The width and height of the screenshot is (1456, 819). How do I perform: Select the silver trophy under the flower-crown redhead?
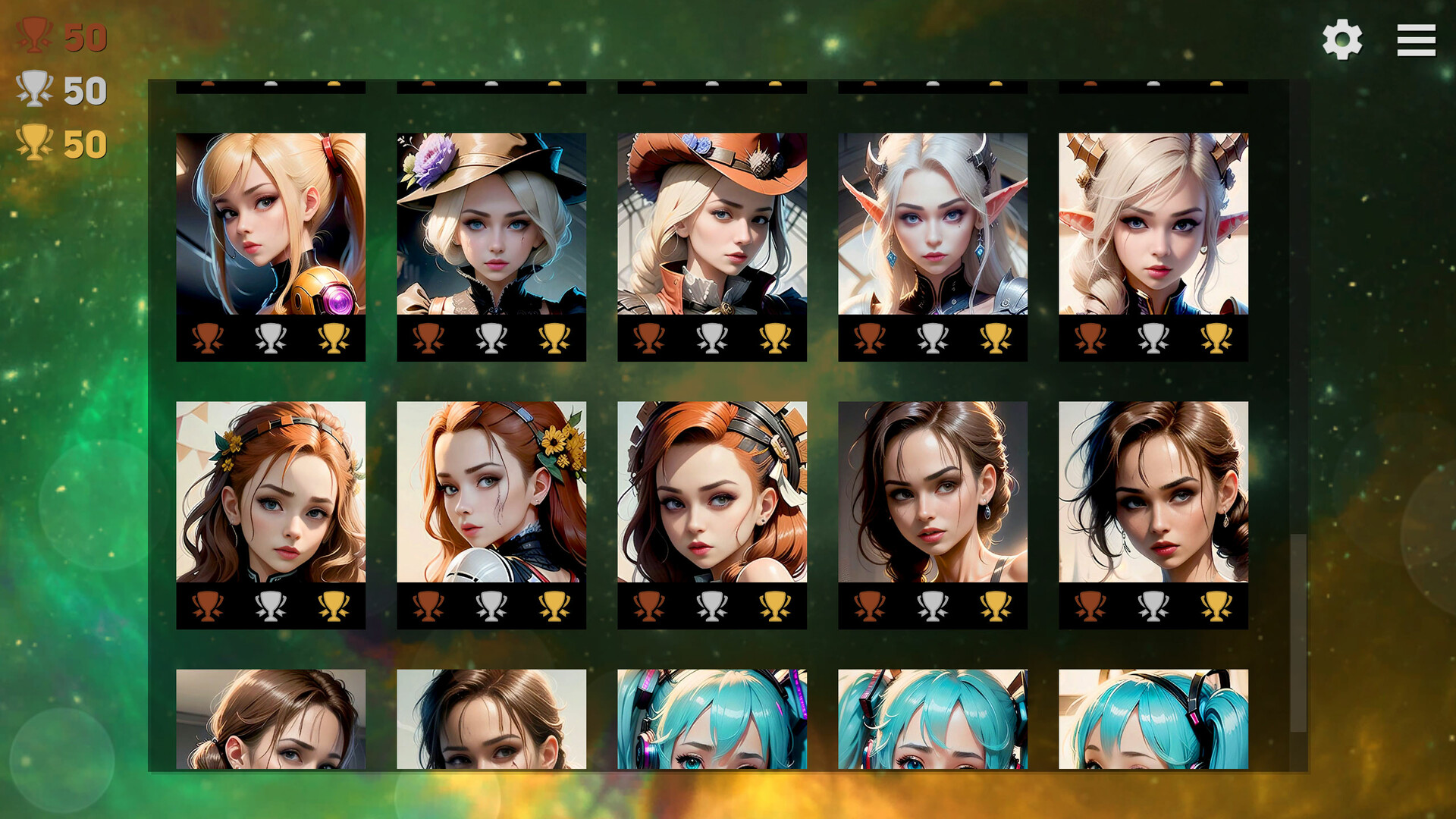point(271,603)
